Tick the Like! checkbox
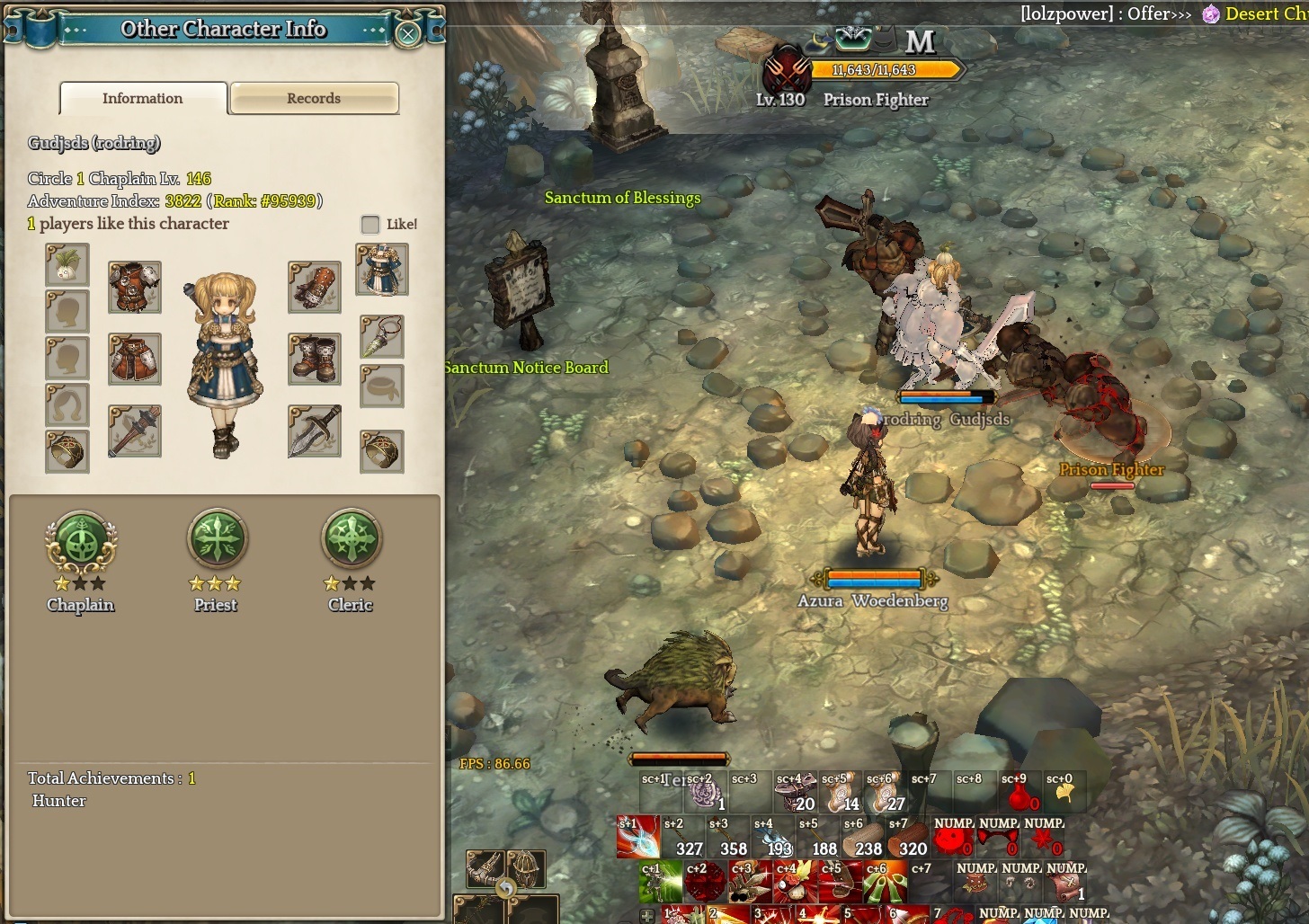Screen dimensions: 1309x924 click(x=370, y=224)
